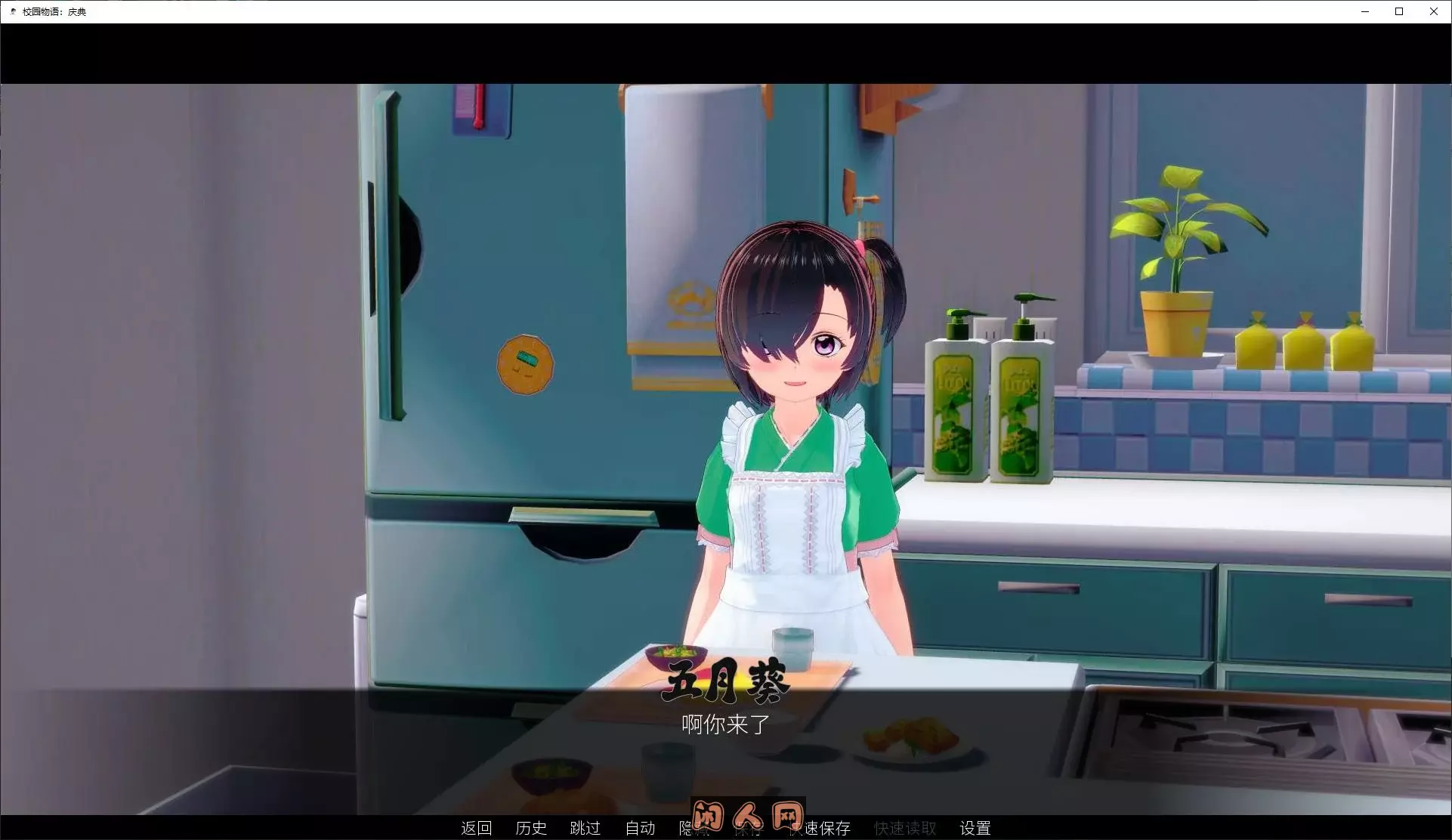Screen dimensions: 1452x840
Task: Click the game icon in the title bar
Action: click(12, 11)
